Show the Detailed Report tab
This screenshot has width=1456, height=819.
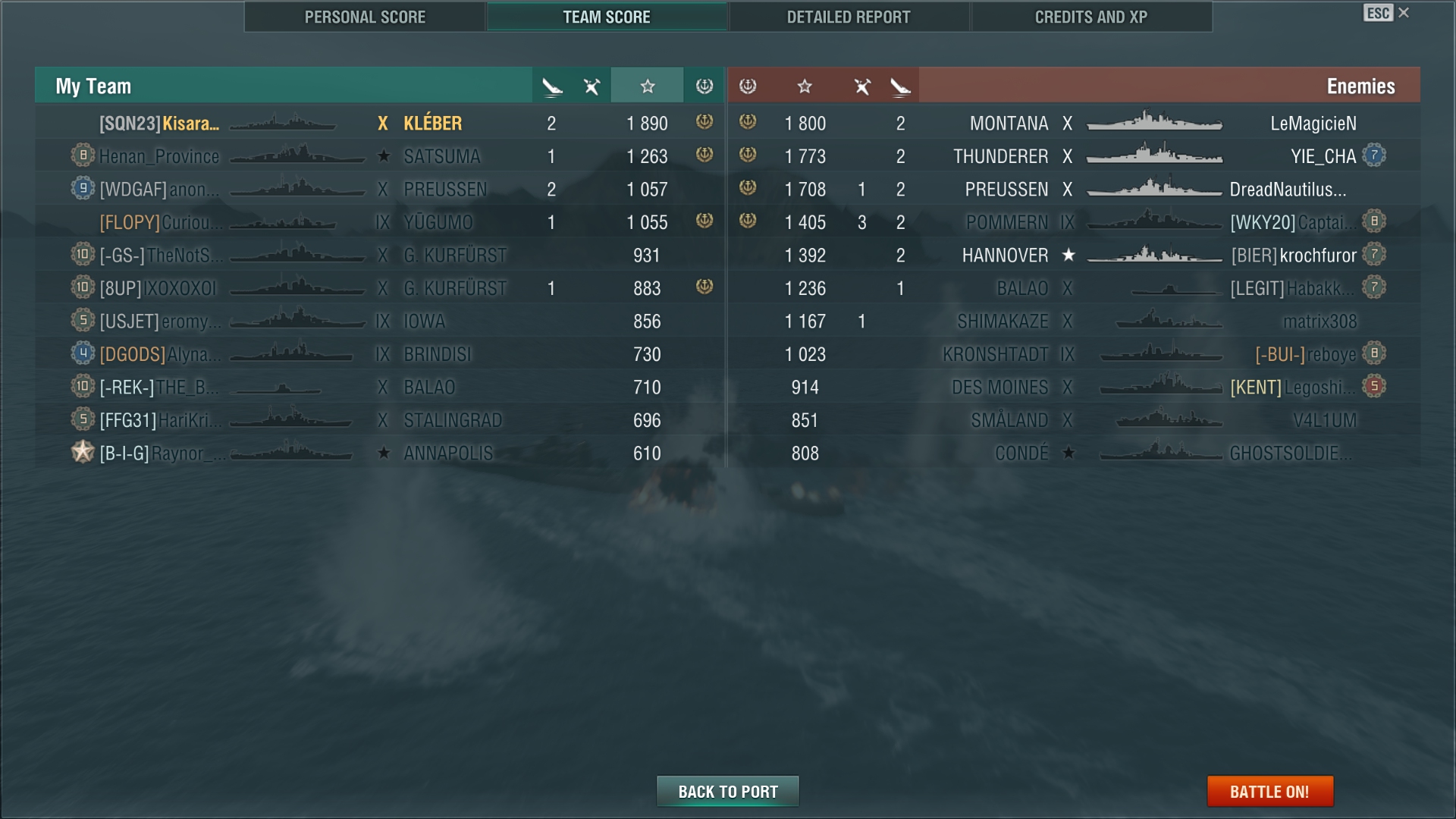tap(849, 17)
